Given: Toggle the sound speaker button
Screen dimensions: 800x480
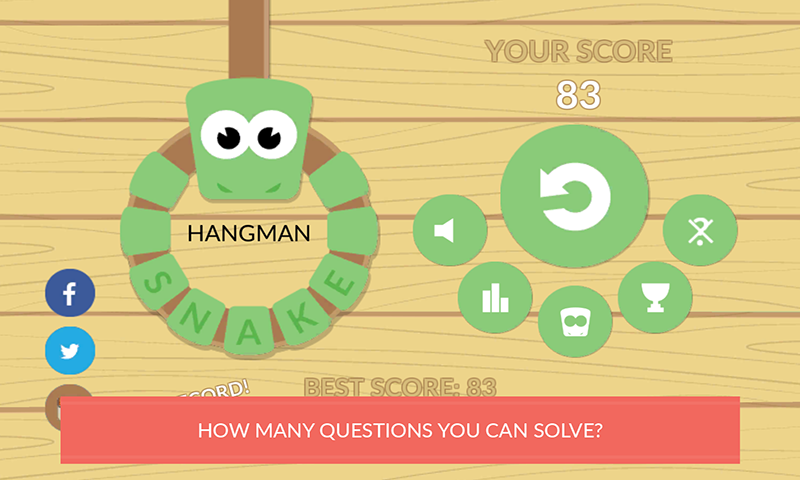Looking at the screenshot, I should point(449,231).
